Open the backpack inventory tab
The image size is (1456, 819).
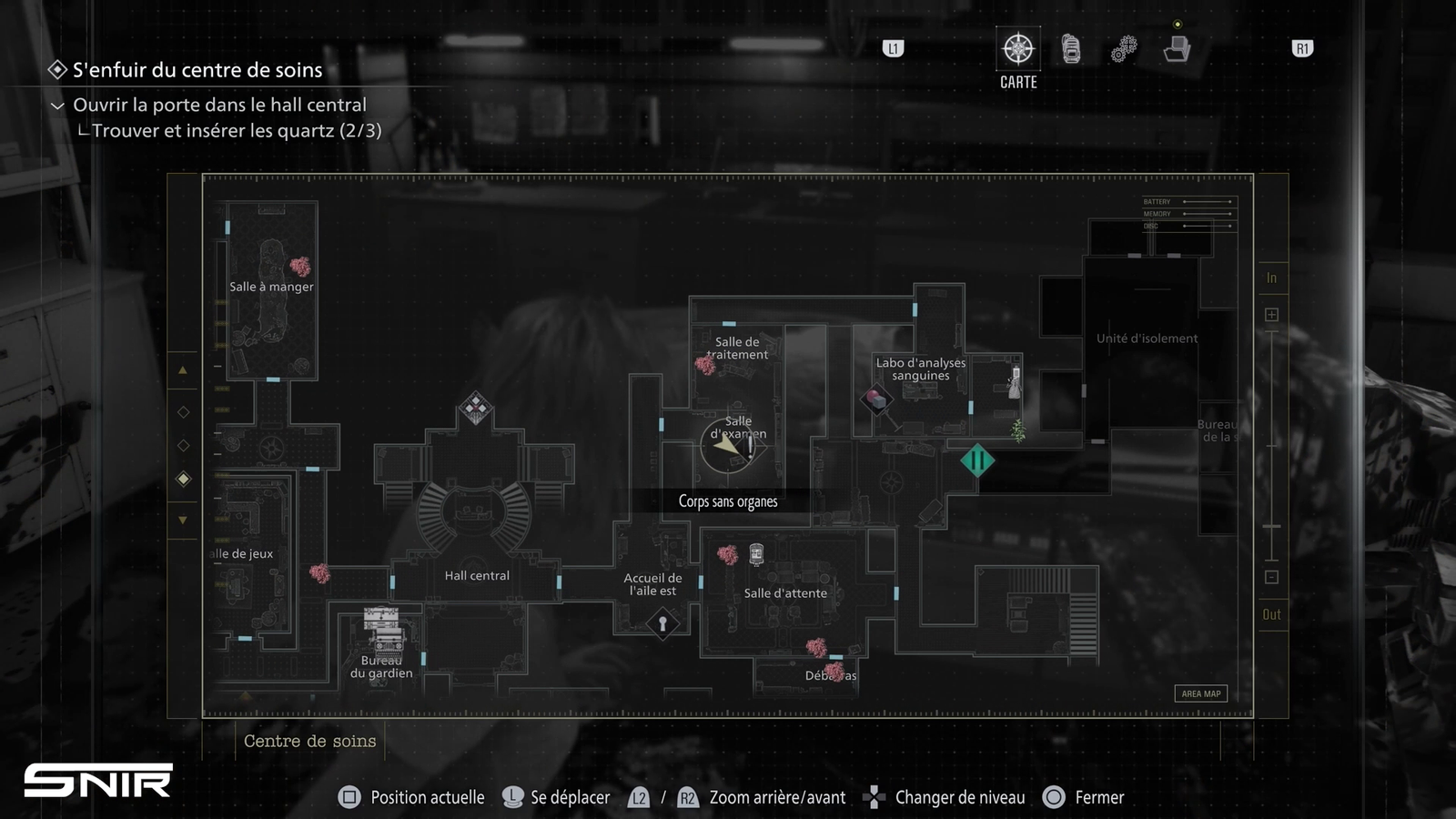coord(1071,49)
